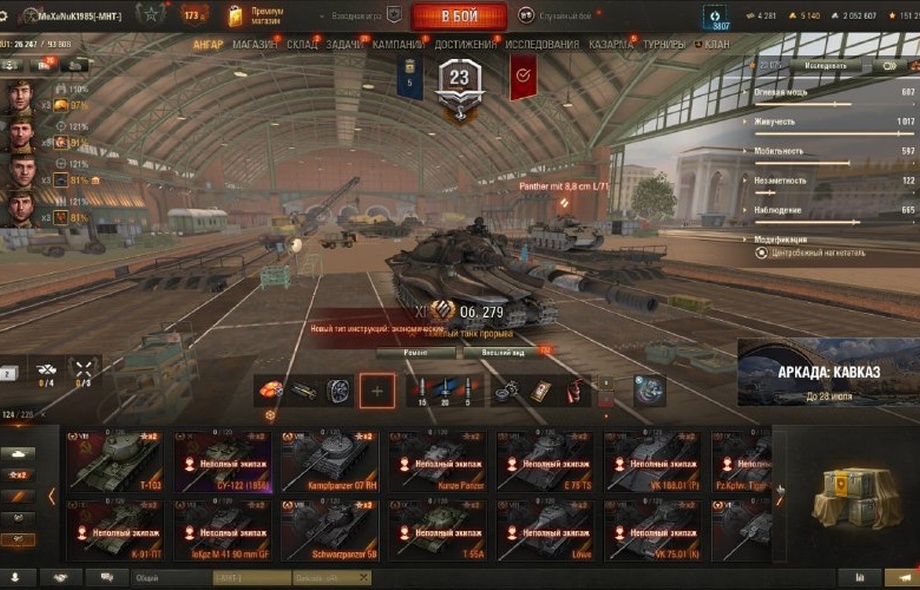Open the МАГАЗИН shop tab

(256, 45)
